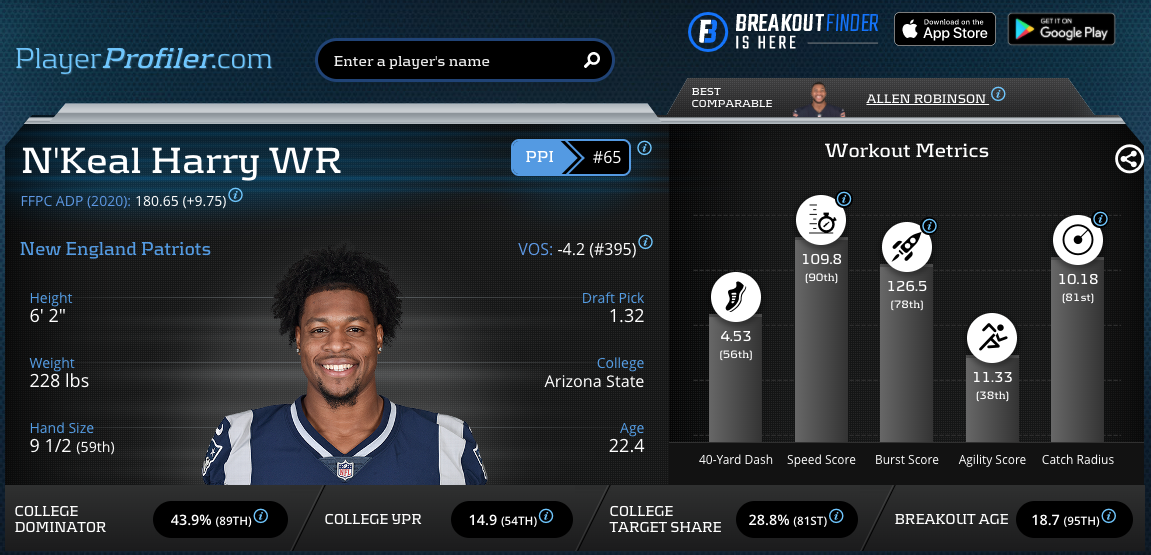Click the magnifying glass search icon
The image size is (1151, 555).
(x=591, y=61)
